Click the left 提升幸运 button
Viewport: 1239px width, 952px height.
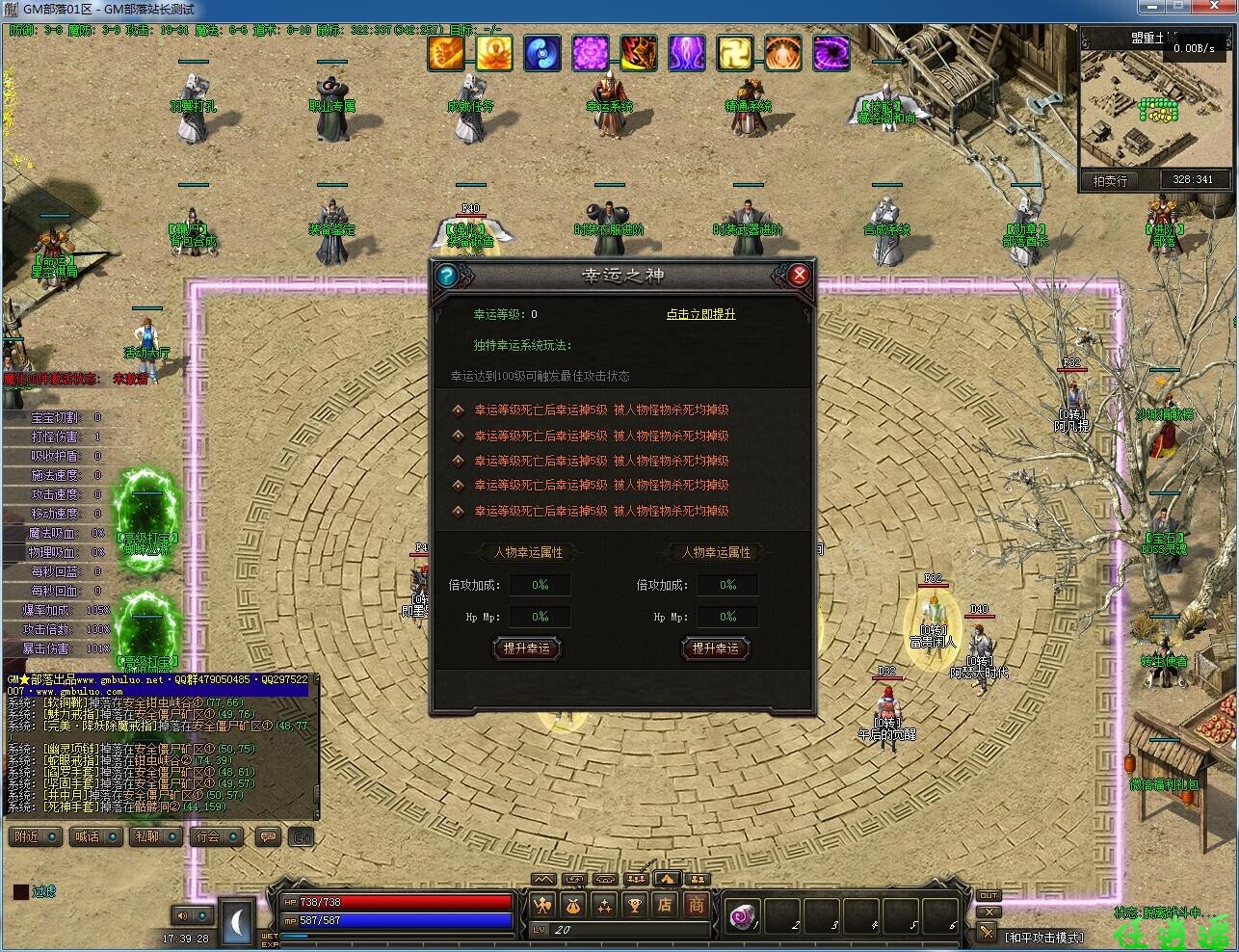526,648
